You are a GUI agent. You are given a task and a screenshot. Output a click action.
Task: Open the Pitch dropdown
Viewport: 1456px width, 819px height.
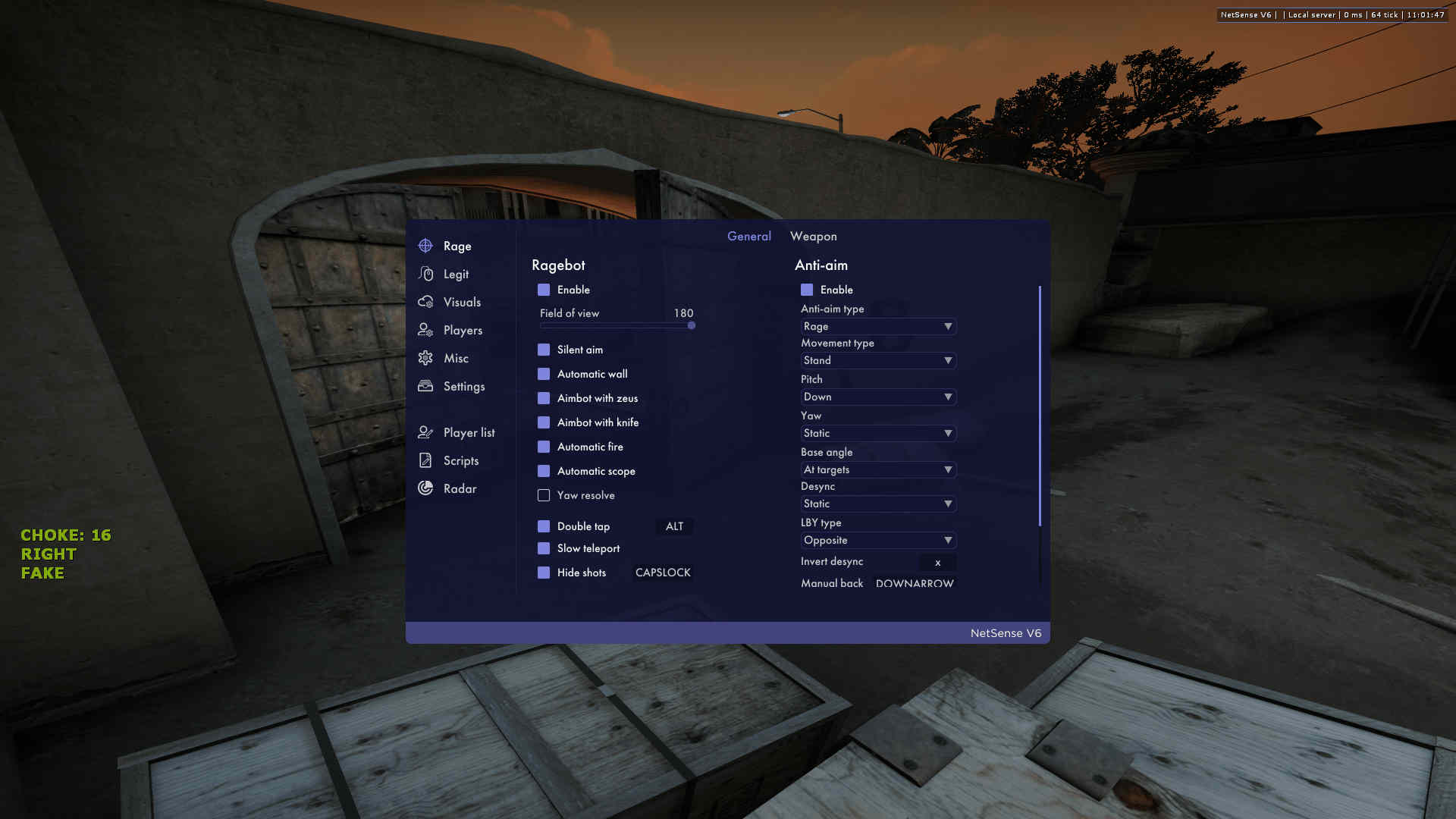click(x=878, y=397)
